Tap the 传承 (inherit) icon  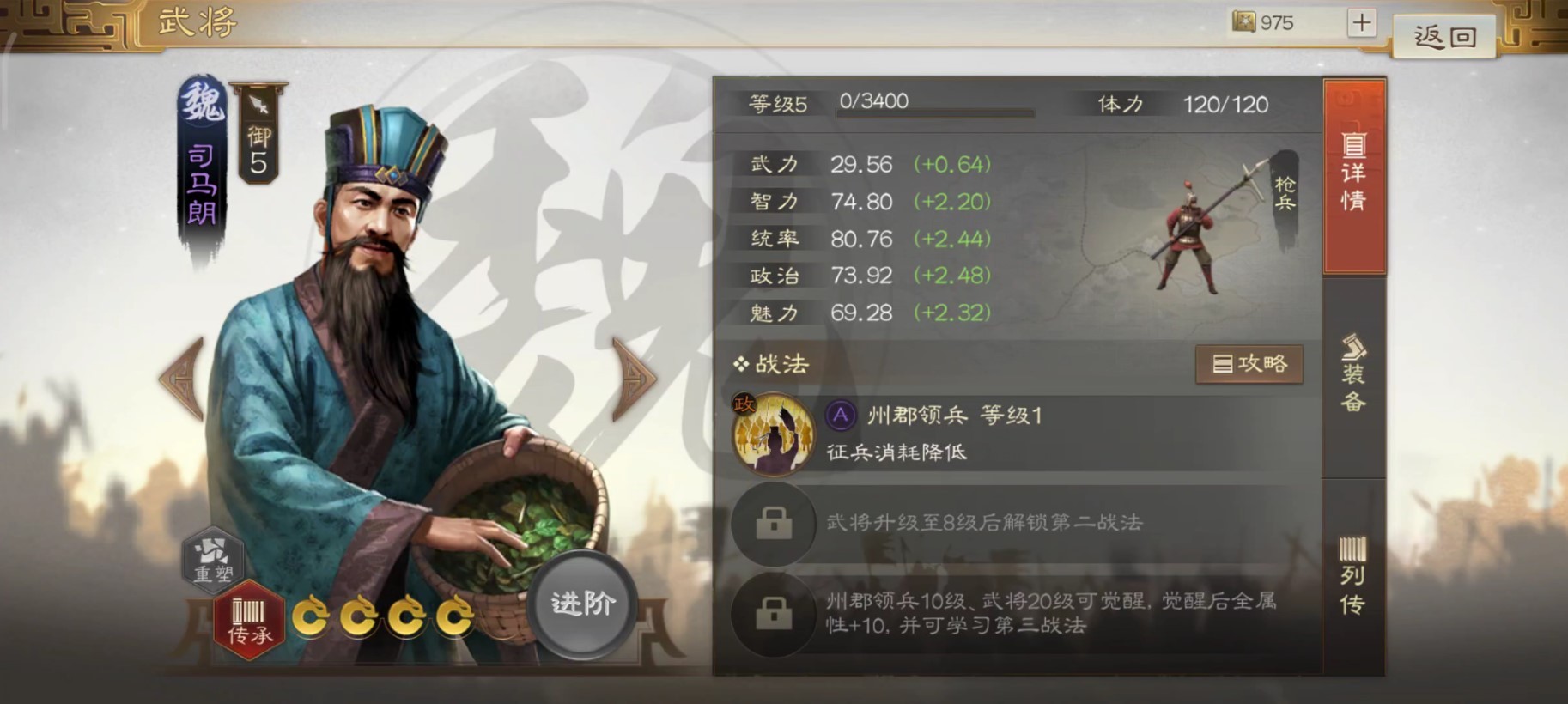(x=249, y=619)
